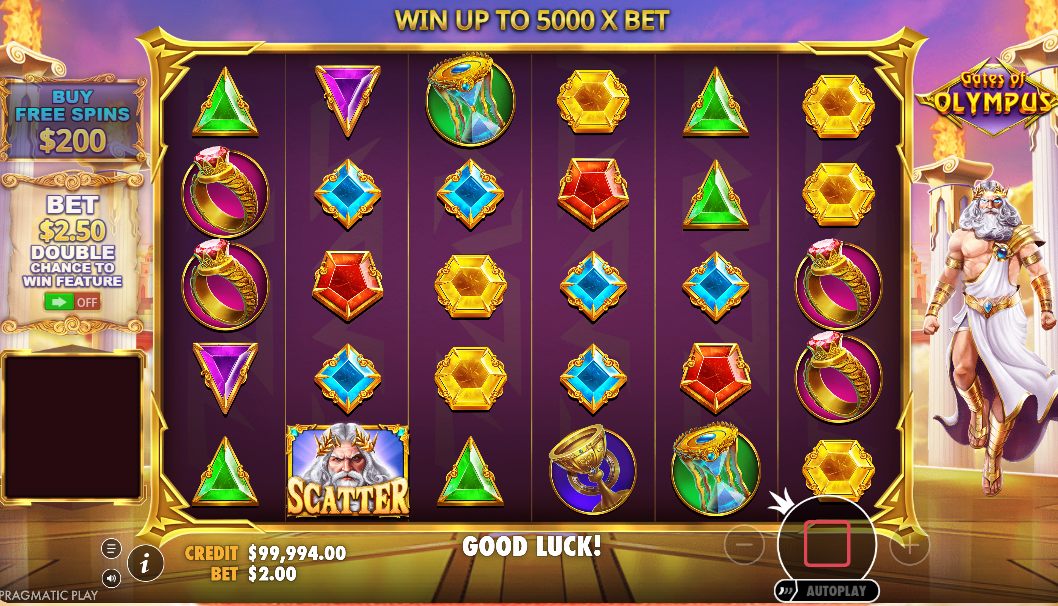The height and width of the screenshot is (606, 1058).
Task: Buy Free Spins for $200
Action: 73,122
